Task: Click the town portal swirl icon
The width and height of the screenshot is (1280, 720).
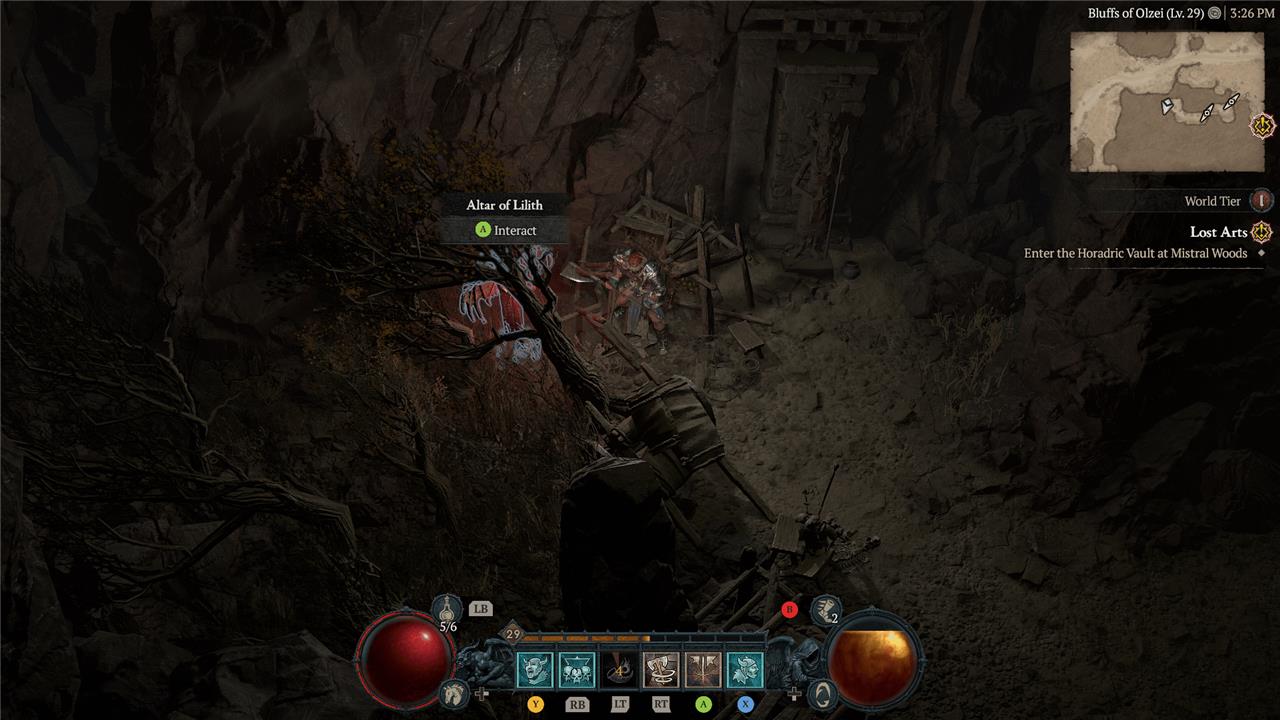Action: tap(820, 692)
